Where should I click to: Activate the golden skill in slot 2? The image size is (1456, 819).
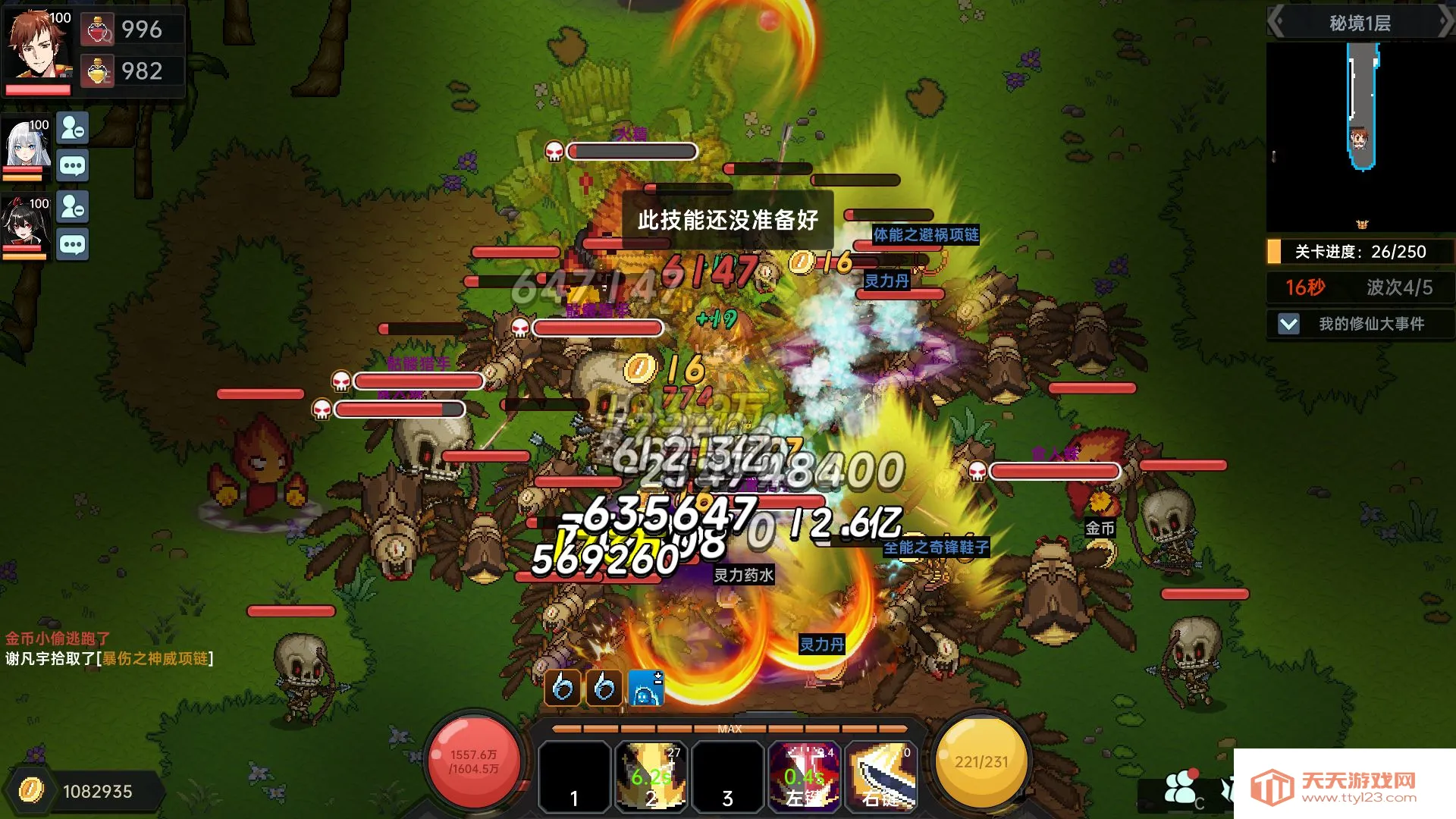[x=651, y=776]
